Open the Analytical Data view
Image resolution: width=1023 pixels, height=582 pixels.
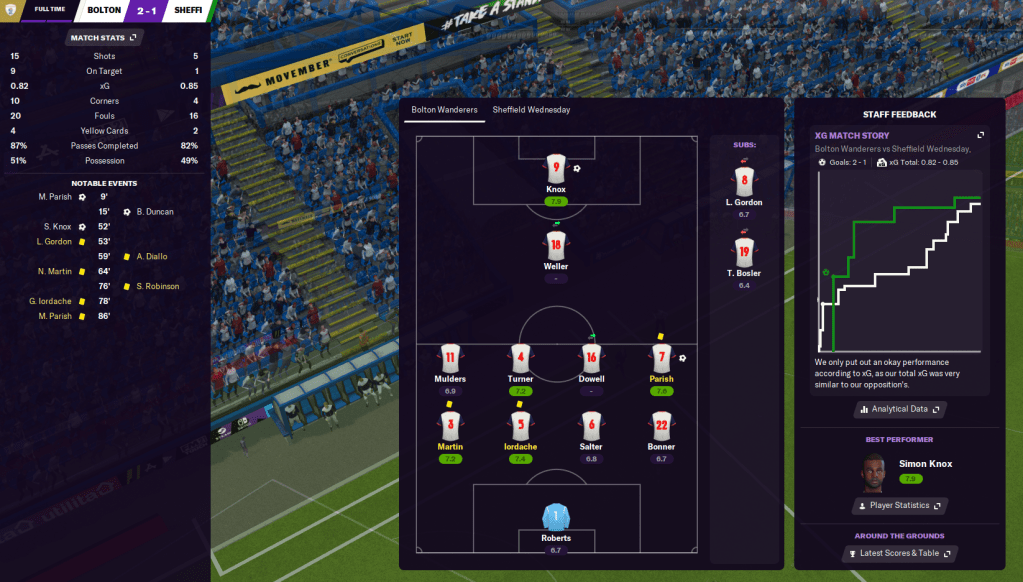click(900, 409)
